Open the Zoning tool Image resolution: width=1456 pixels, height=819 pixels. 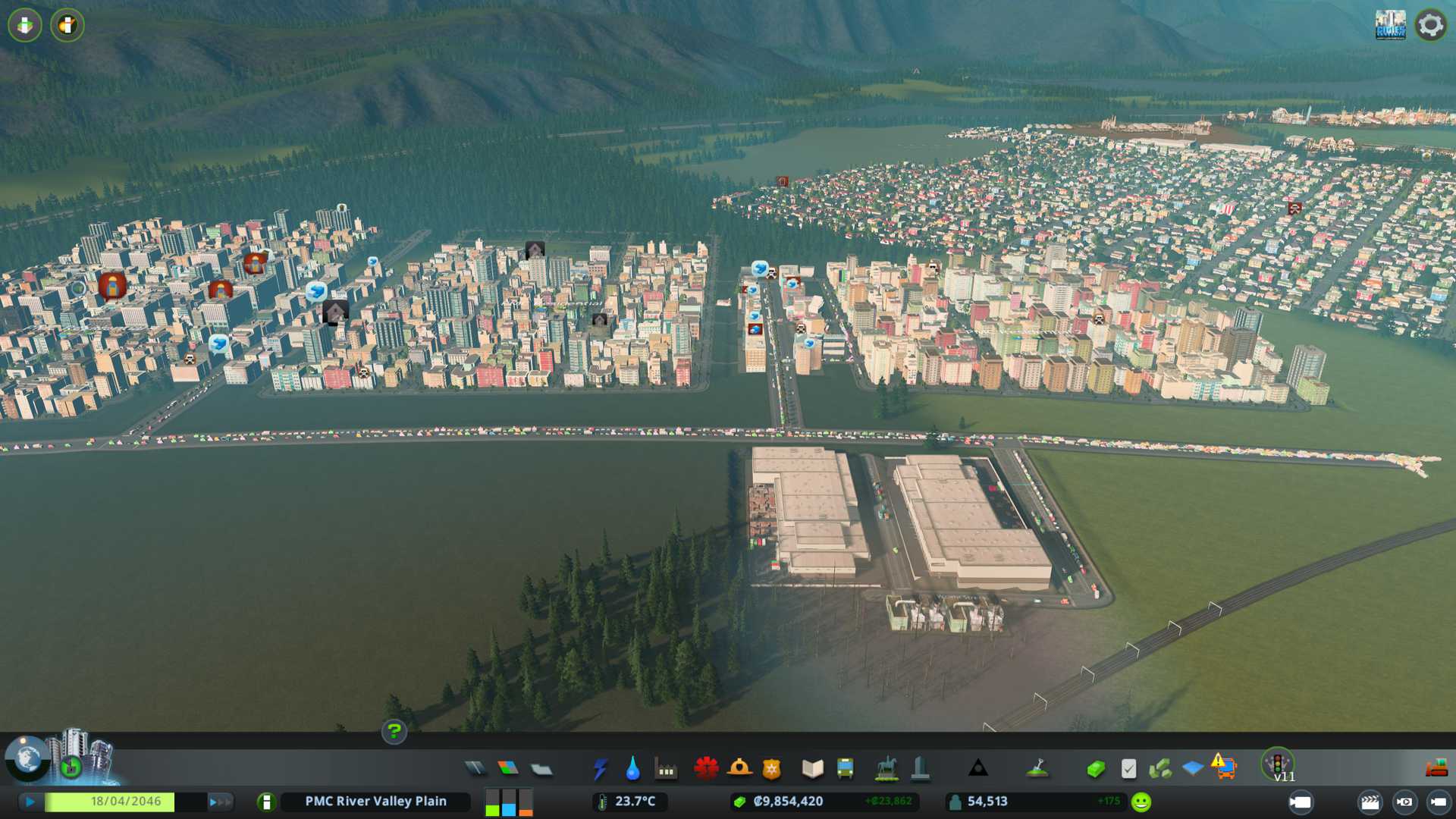(508, 769)
